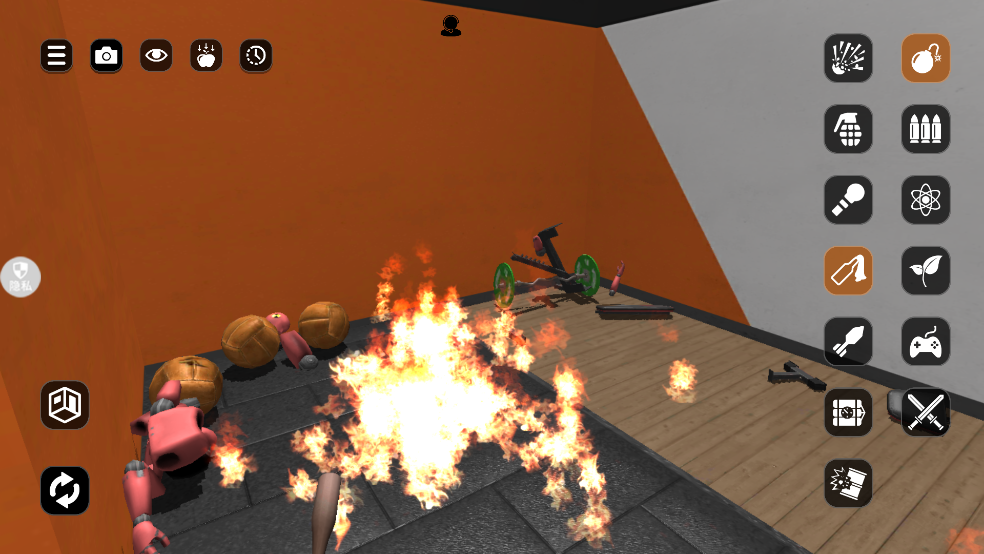Image resolution: width=984 pixels, height=554 pixels.
Task: Tap the privacy shield badge
Action: click(x=21, y=277)
